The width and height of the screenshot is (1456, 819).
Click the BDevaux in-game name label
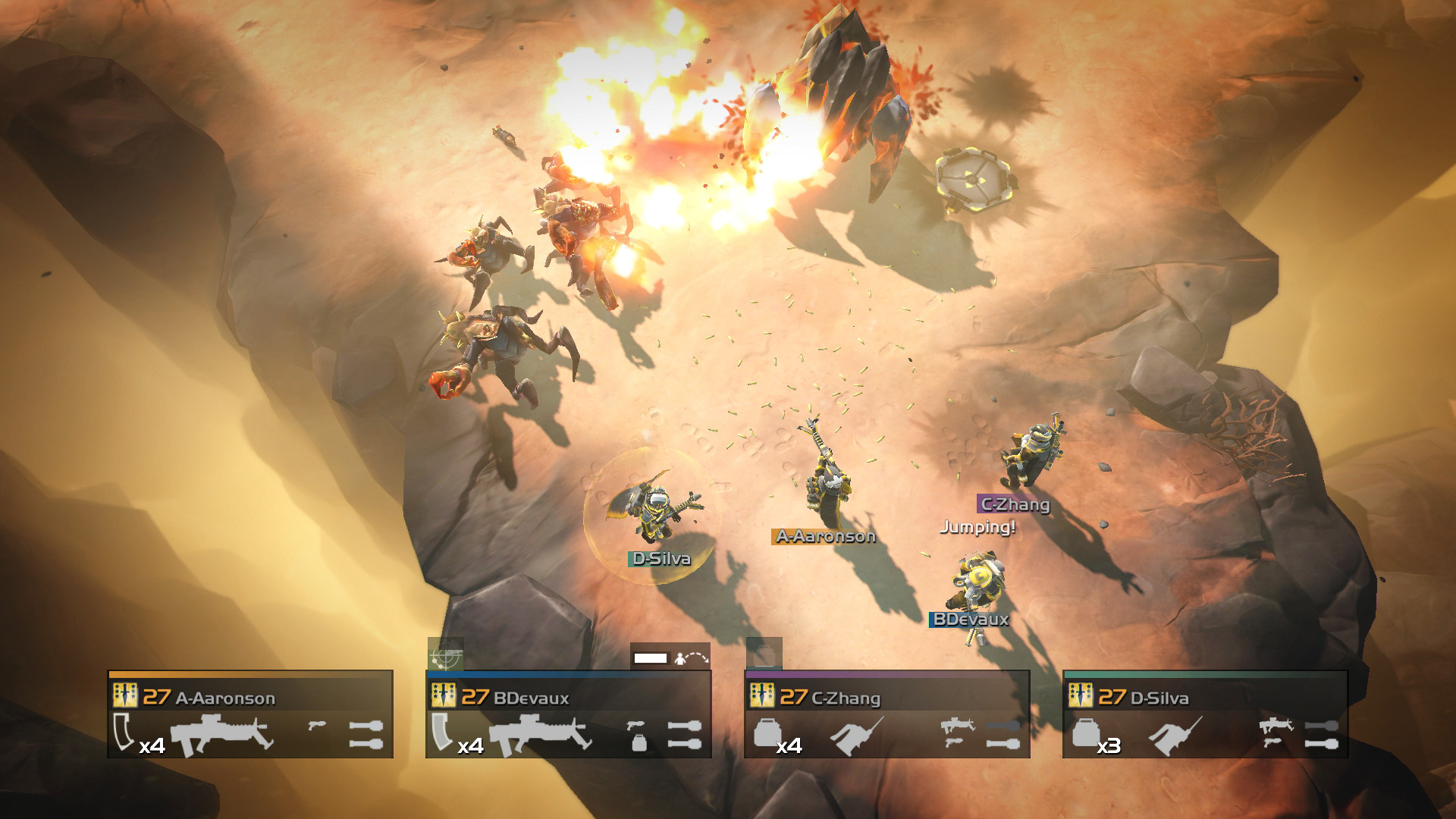pyautogui.click(x=968, y=620)
